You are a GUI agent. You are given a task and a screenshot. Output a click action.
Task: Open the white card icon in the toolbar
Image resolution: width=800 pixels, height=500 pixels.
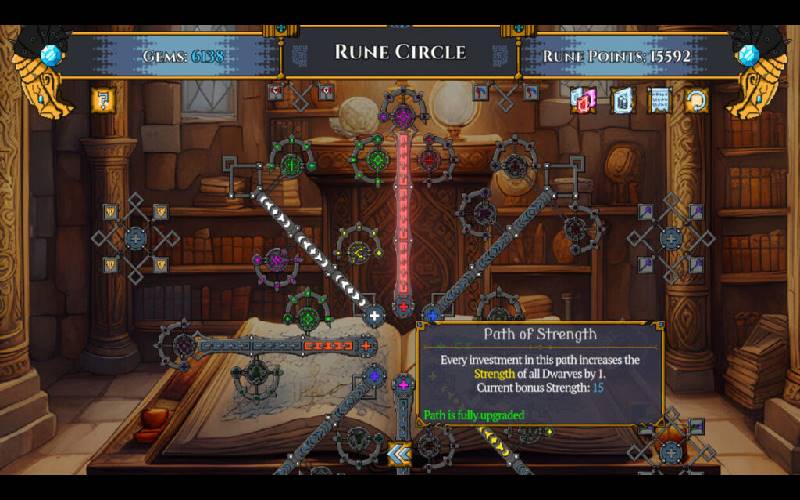click(x=621, y=99)
